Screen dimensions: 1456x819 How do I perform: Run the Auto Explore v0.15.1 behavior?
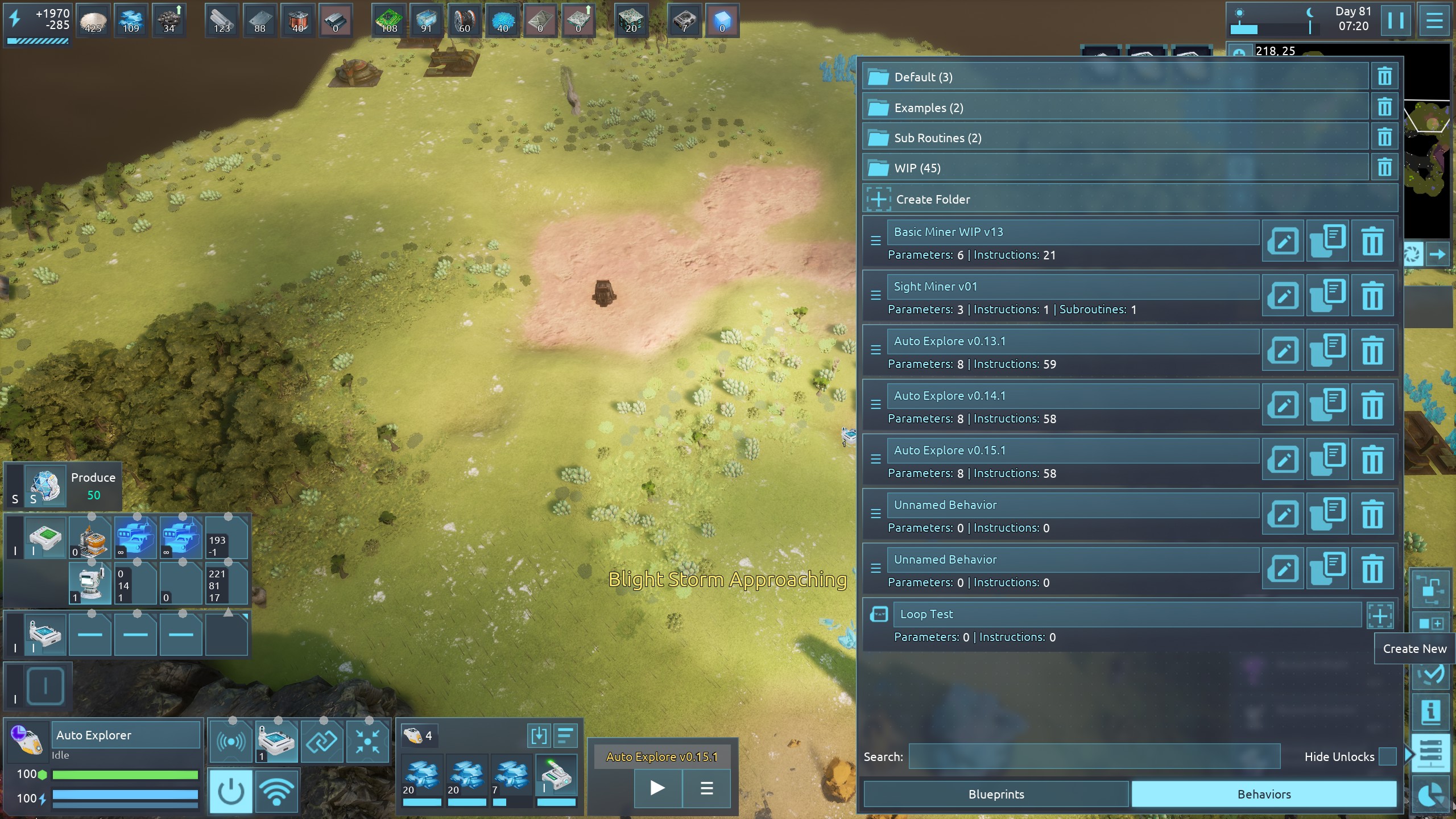coord(657,788)
